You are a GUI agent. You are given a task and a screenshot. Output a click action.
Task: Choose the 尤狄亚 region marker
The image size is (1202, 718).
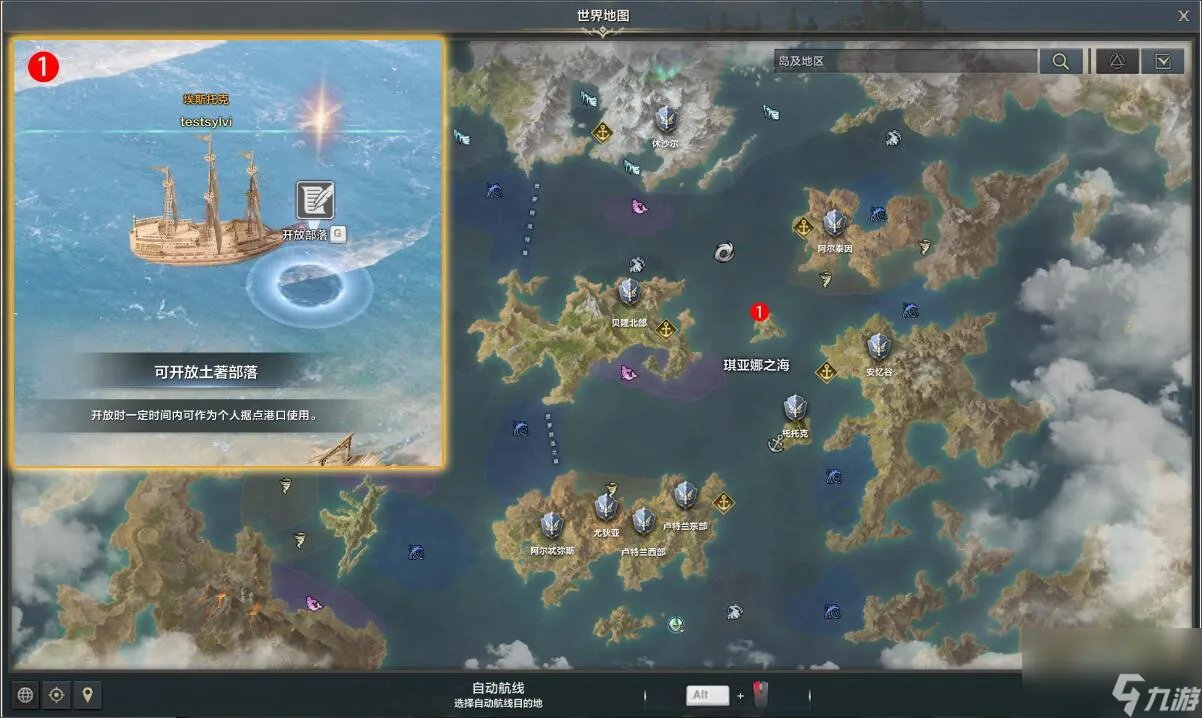coord(606,509)
